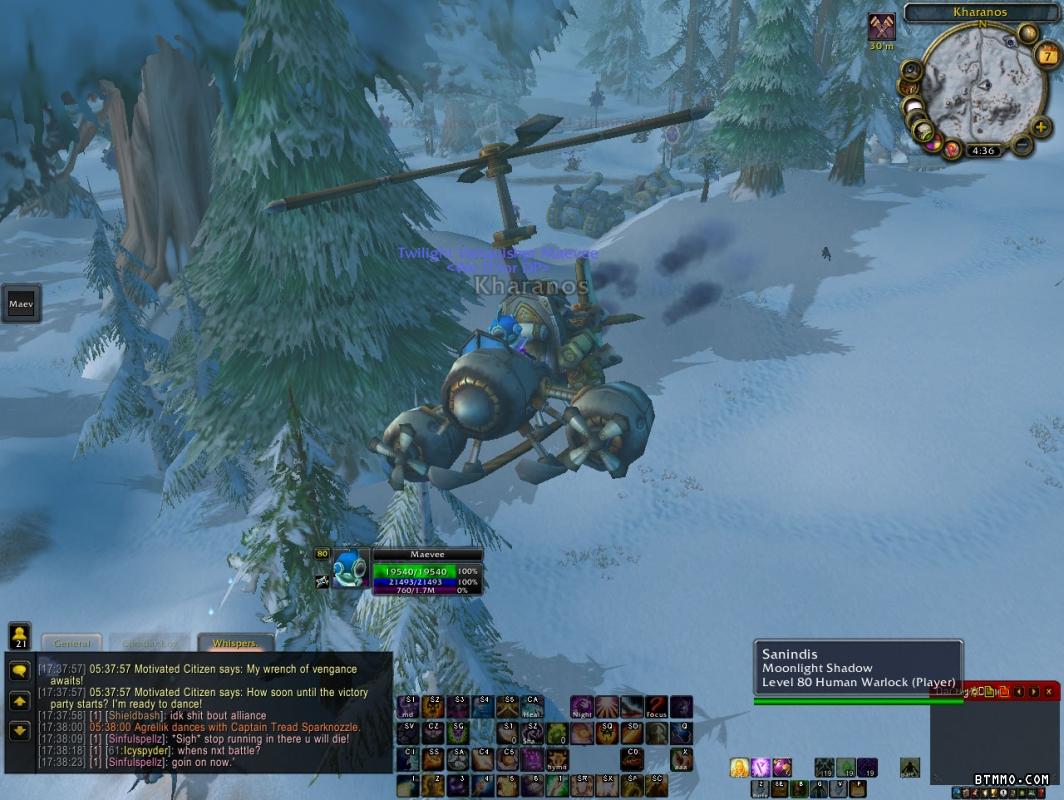Click the crossed-hammers buff icon

click(x=881, y=26)
